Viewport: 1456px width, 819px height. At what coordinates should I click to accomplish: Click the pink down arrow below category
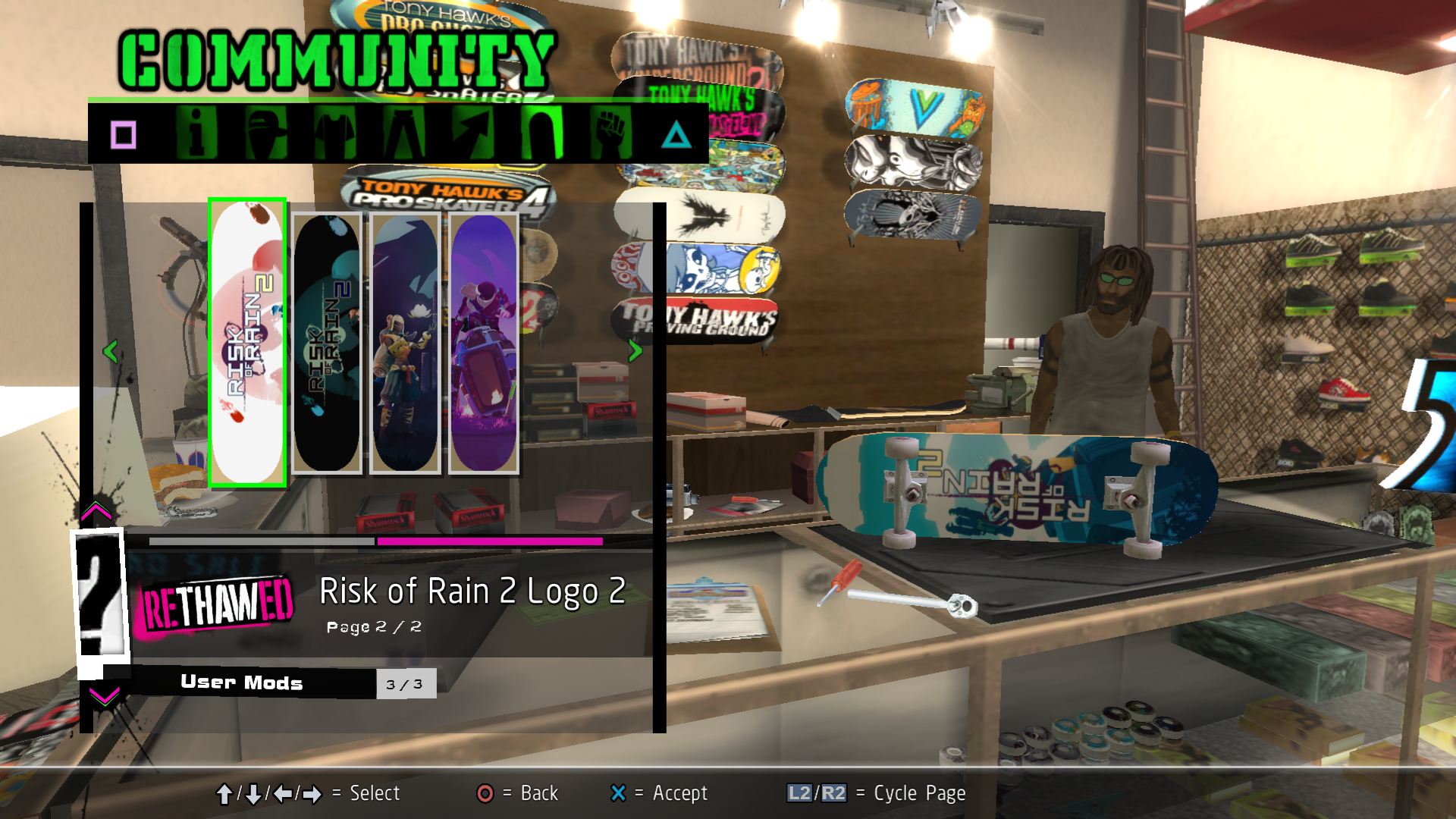pos(104,695)
